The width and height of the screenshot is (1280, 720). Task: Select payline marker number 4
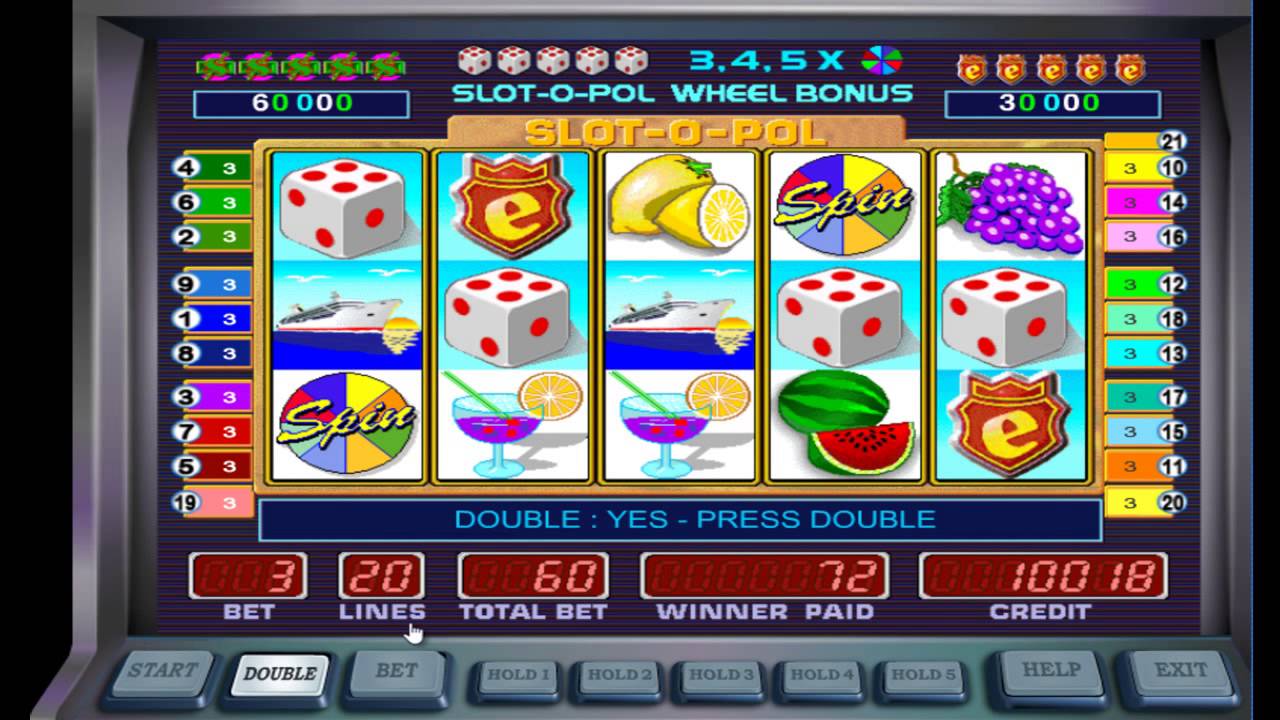[185, 168]
